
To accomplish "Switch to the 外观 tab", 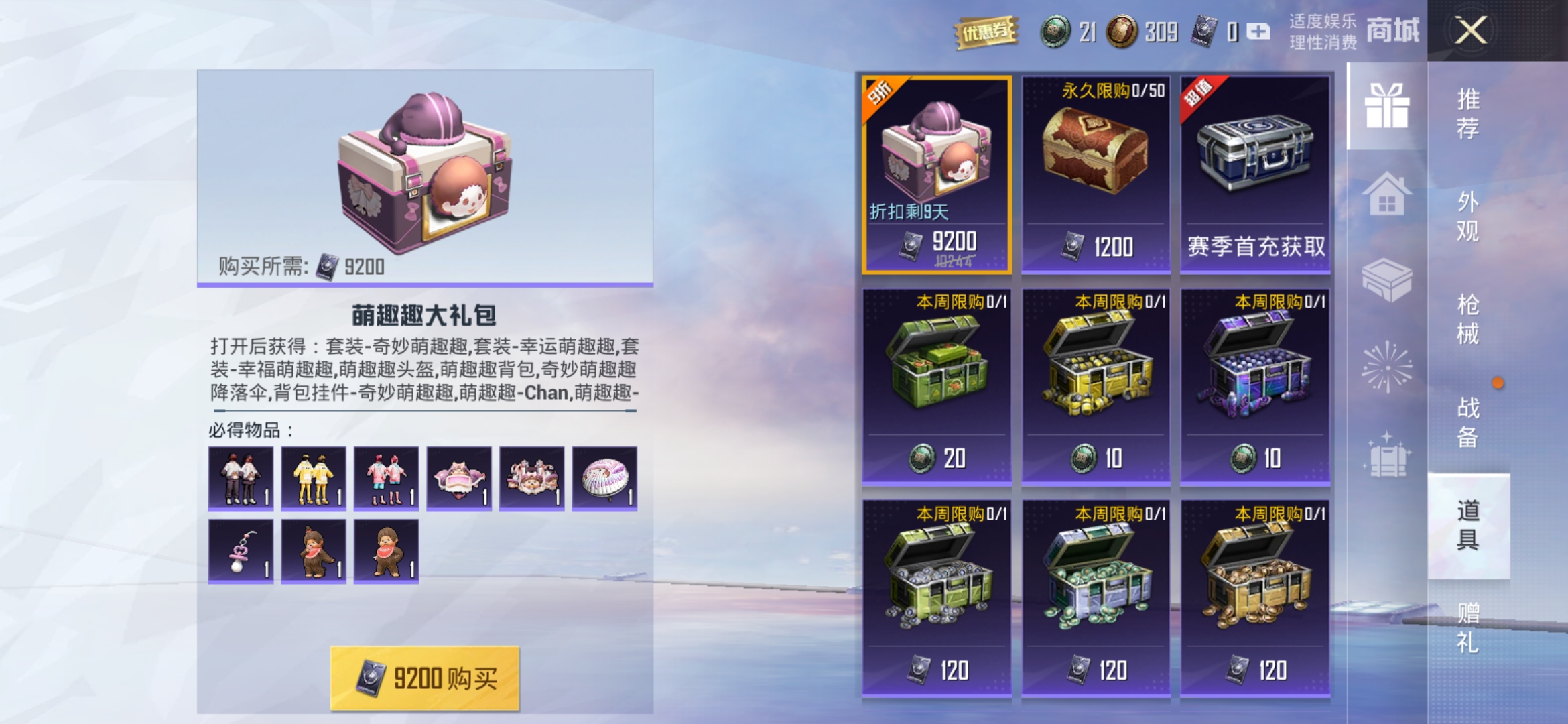I will [x=1467, y=216].
